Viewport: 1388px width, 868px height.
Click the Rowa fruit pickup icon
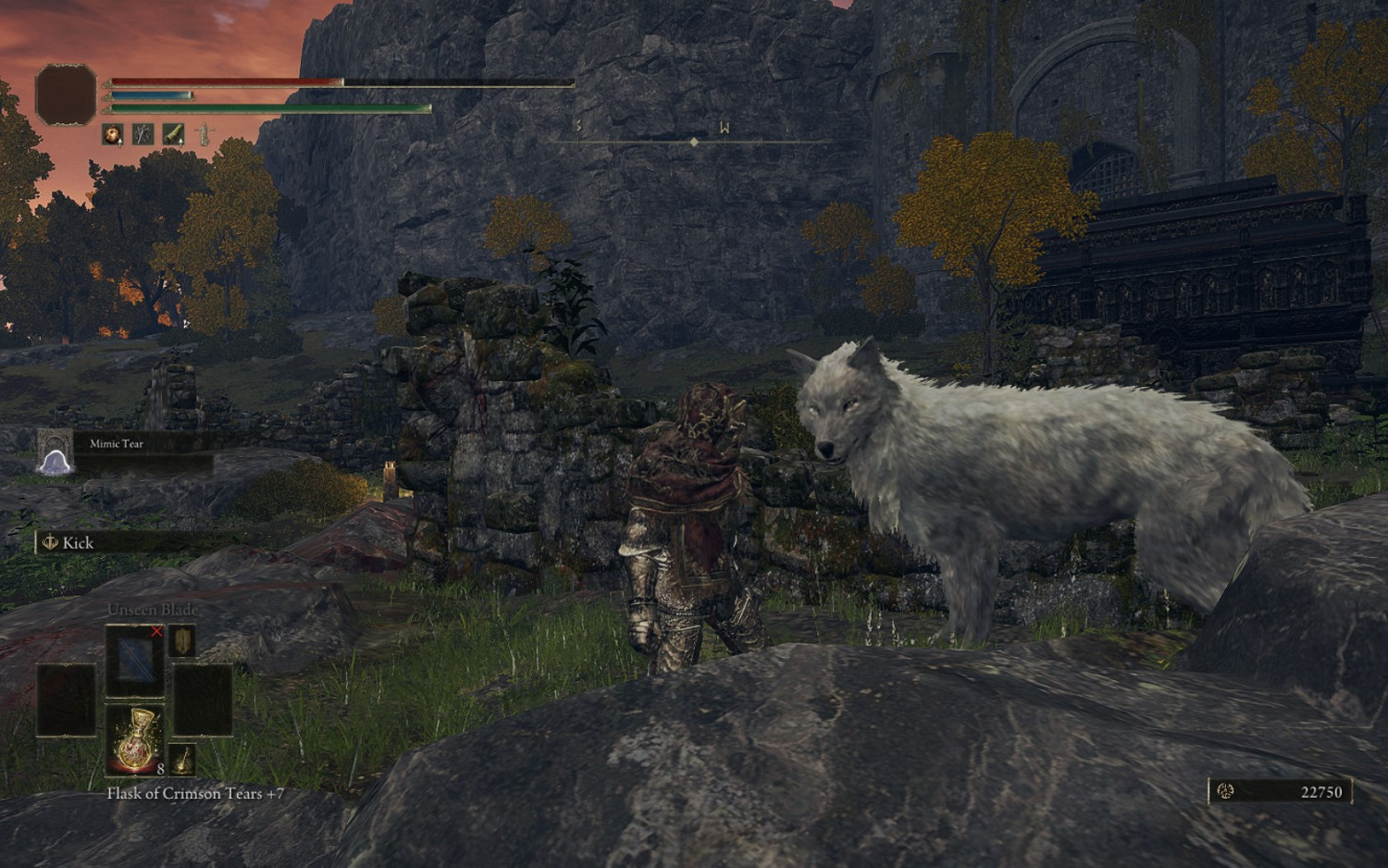point(111,134)
